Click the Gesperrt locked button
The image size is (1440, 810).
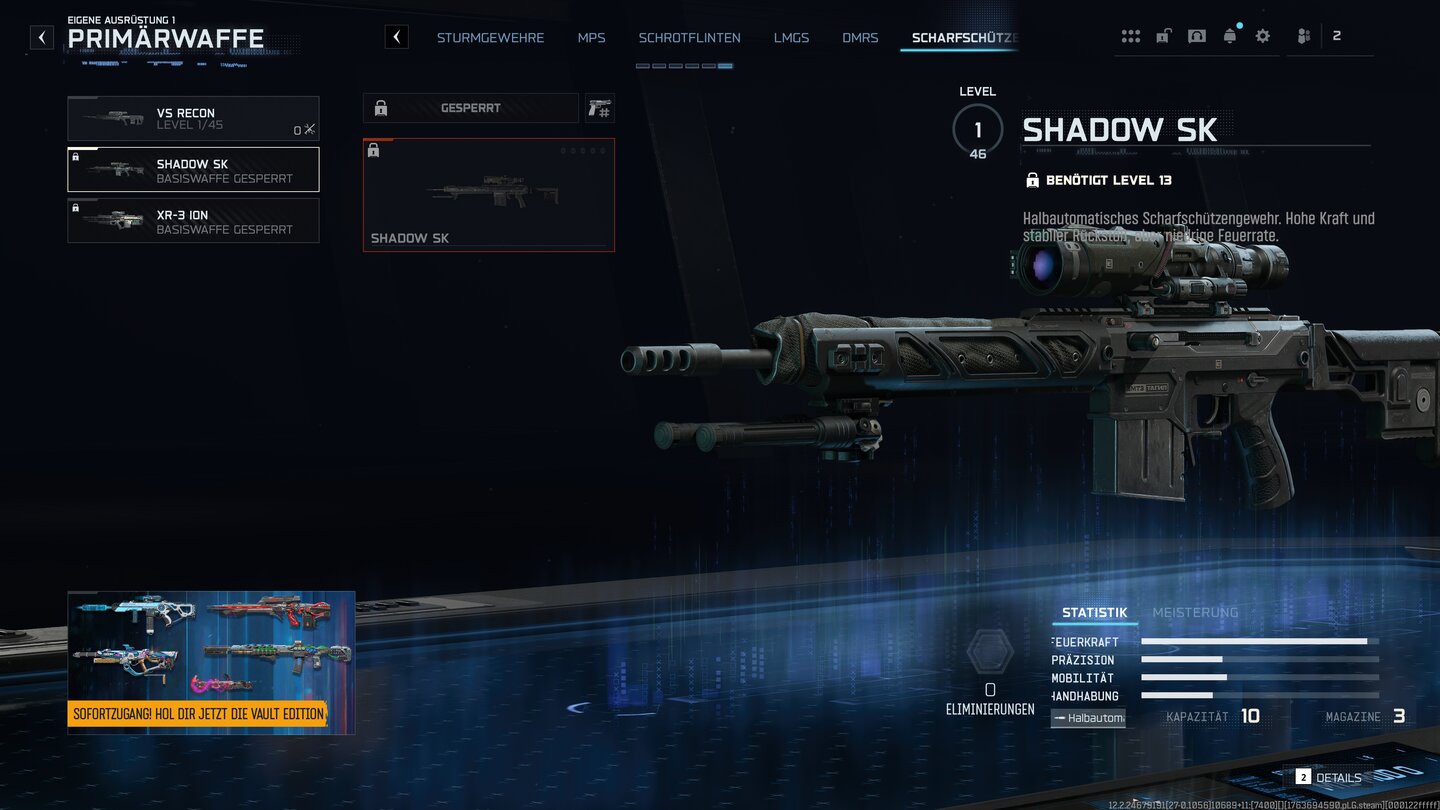click(x=470, y=108)
